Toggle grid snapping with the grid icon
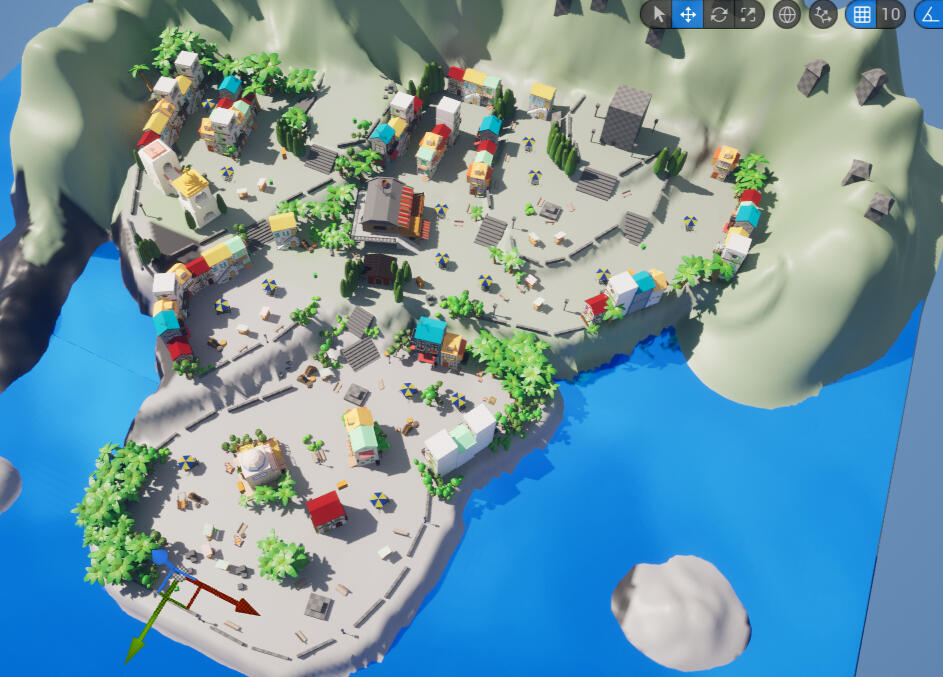This screenshot has height=677, width=943. (x=860, y=14)
